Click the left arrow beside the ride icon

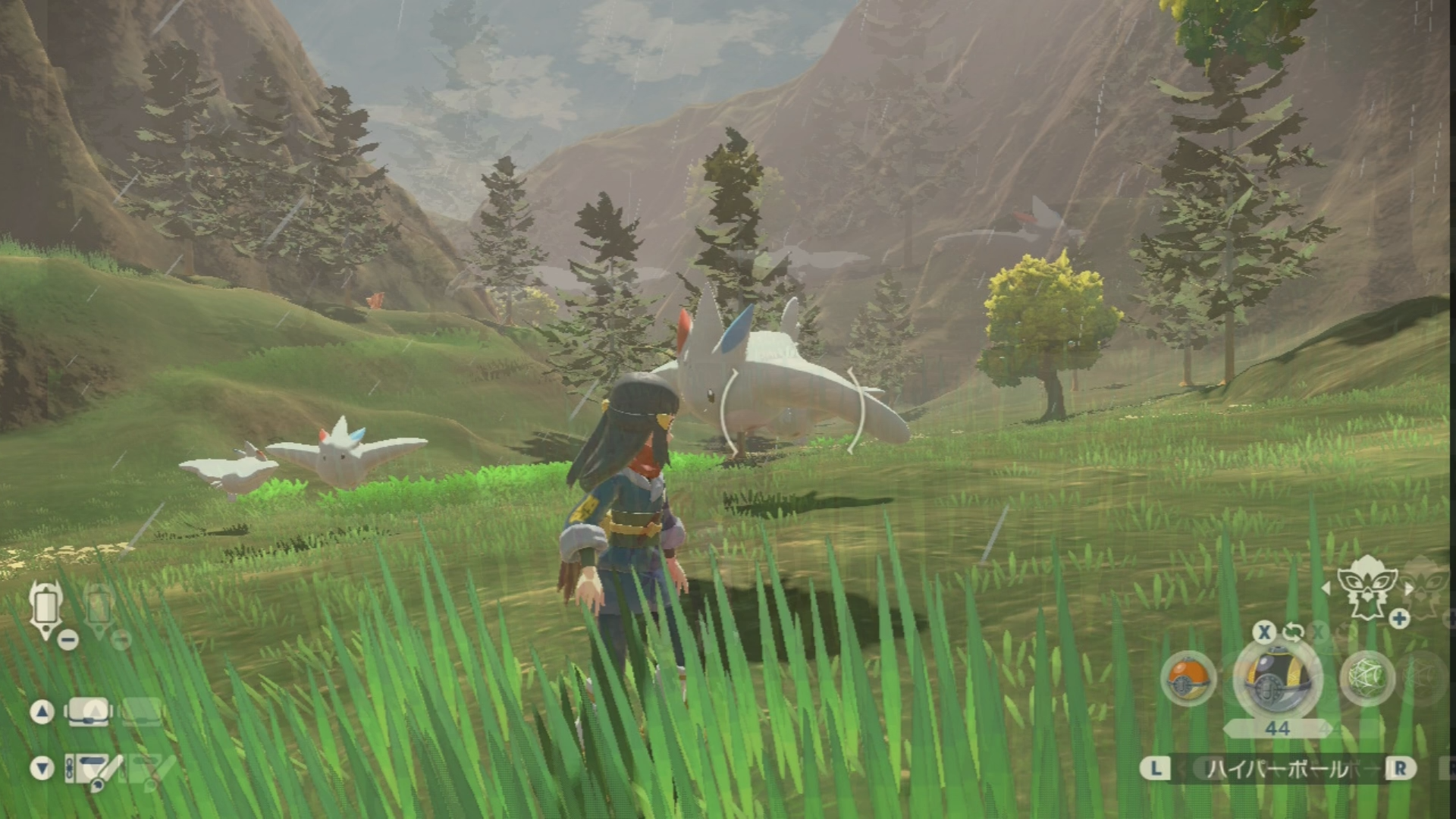point(1326,588)
